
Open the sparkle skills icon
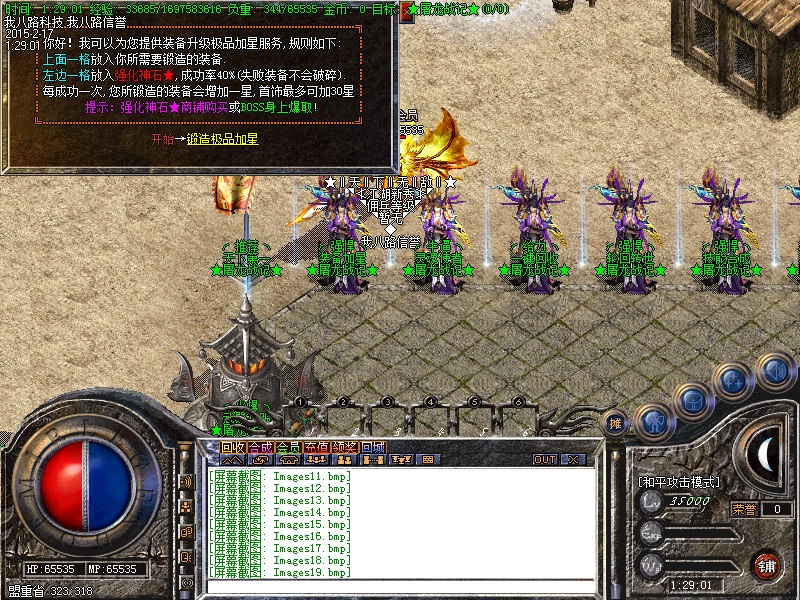pyautogui.click(x=734, y=381)
